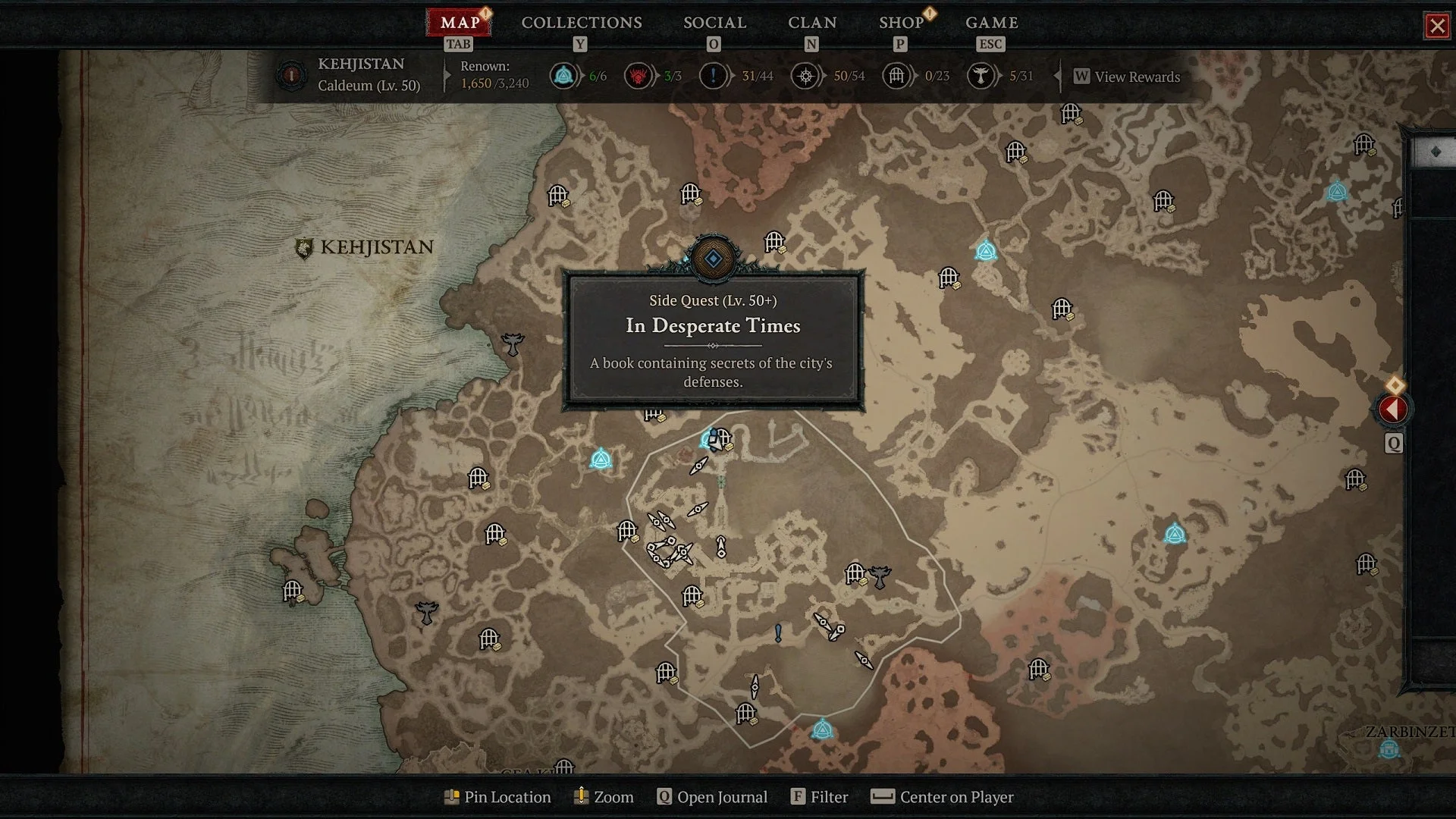Open map filters via the Filter option
Image resolution: width=1456 pixels, height=819 pixels.
[x=798, y=797]
